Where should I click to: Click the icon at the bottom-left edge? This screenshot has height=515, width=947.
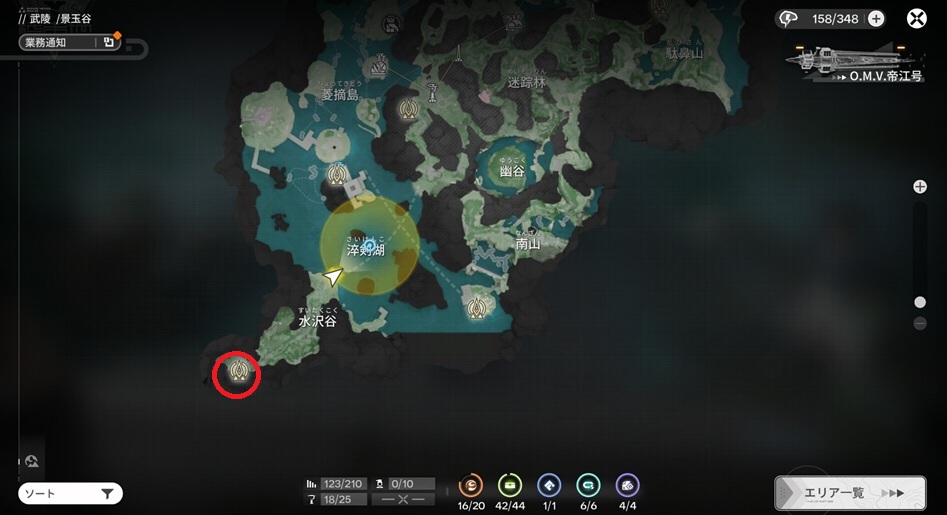coord(32,461)
